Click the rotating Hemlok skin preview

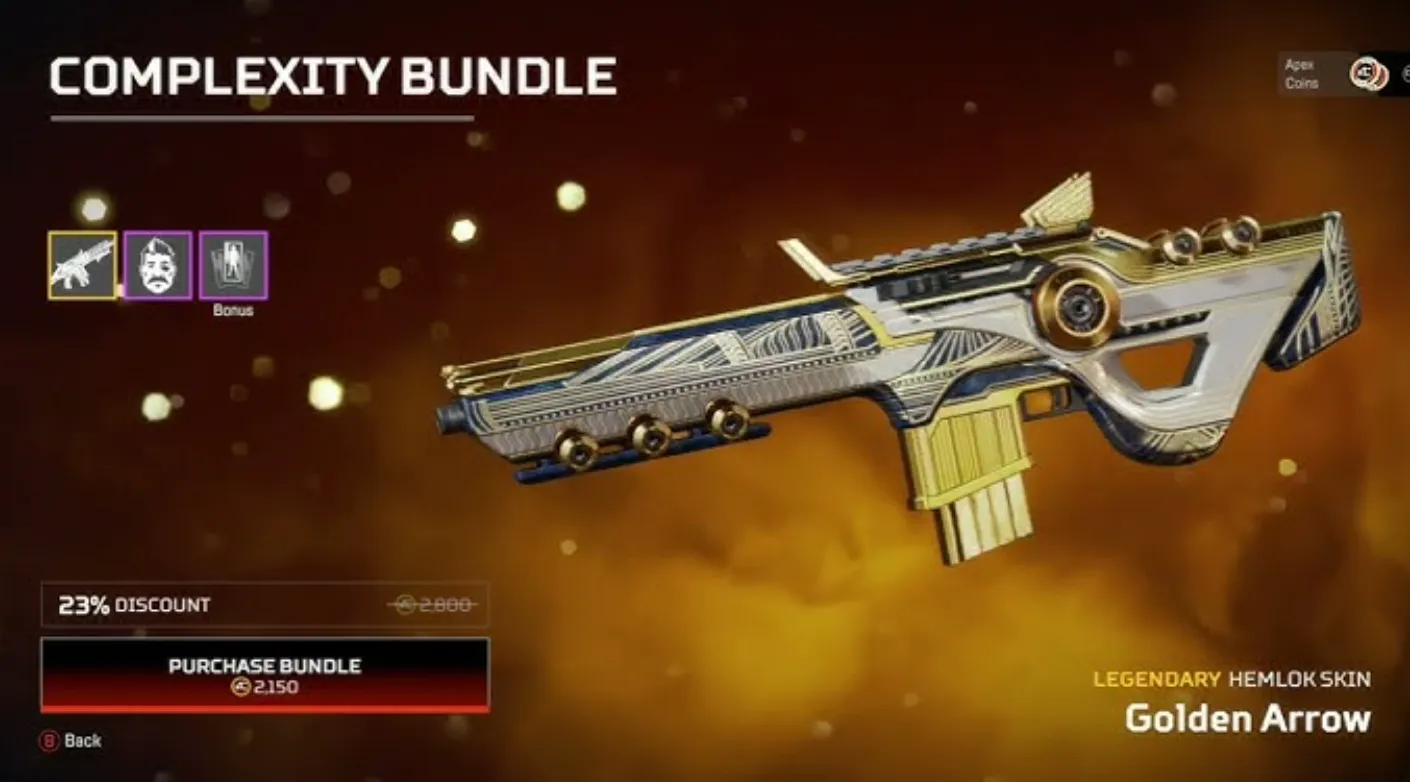(900, 370)
